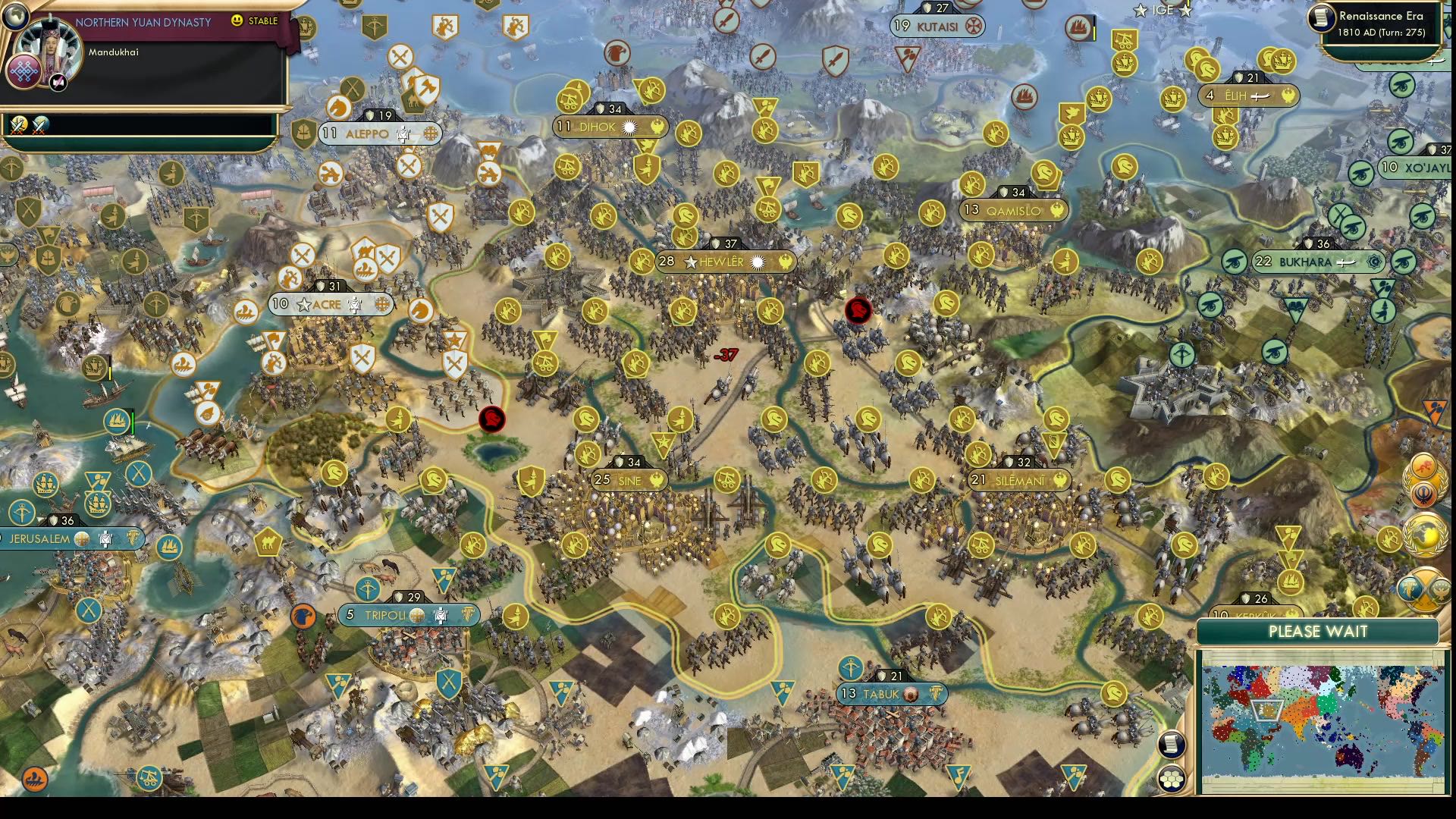Screen dimensions: 1456x819
Task: Open the notification log scroll icon
Action: [1172, 744]
